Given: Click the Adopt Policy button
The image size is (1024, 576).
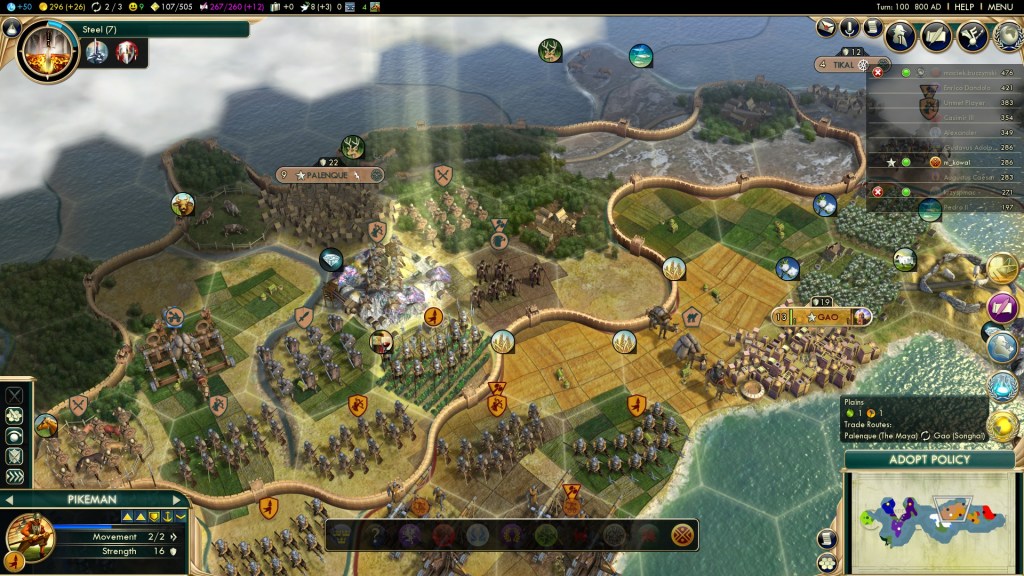Looking at the screenshot, I should (929, 460).
